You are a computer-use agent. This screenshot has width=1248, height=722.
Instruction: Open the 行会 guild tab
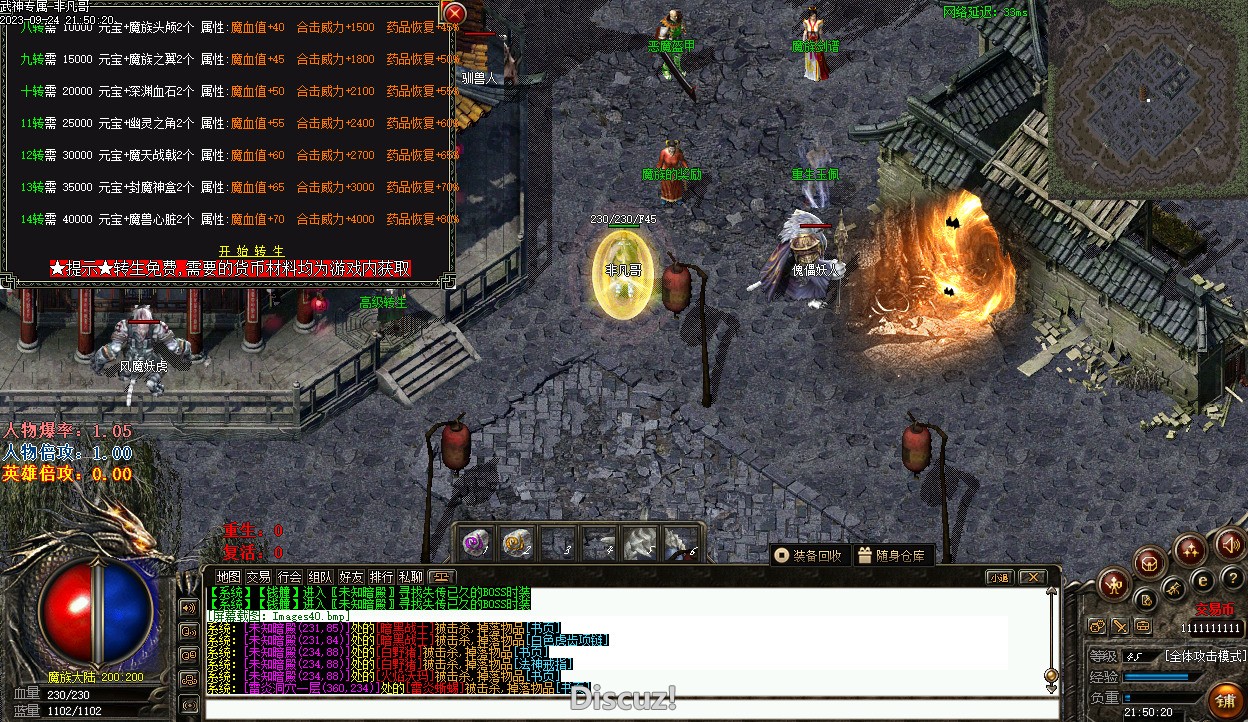tap(290, 577)
